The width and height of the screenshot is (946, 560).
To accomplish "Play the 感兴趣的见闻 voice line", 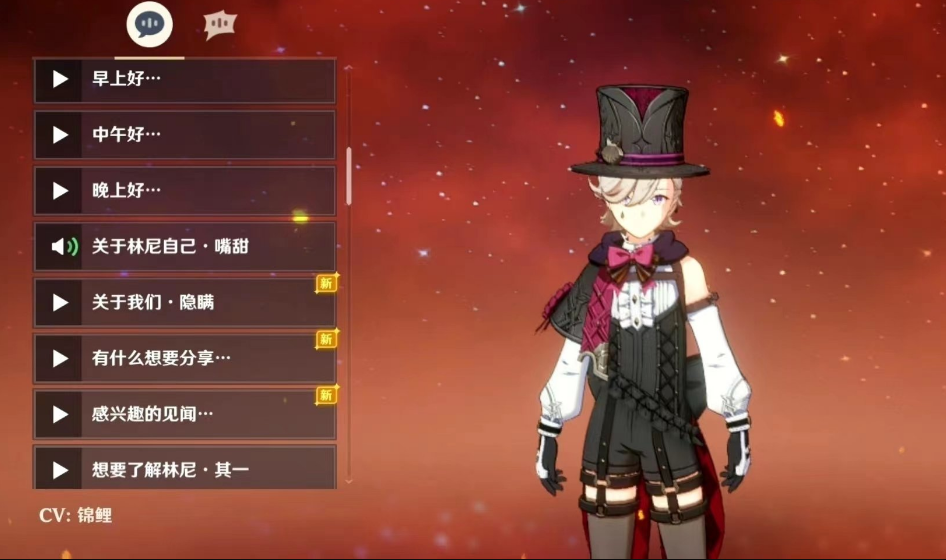I will 185,414.
